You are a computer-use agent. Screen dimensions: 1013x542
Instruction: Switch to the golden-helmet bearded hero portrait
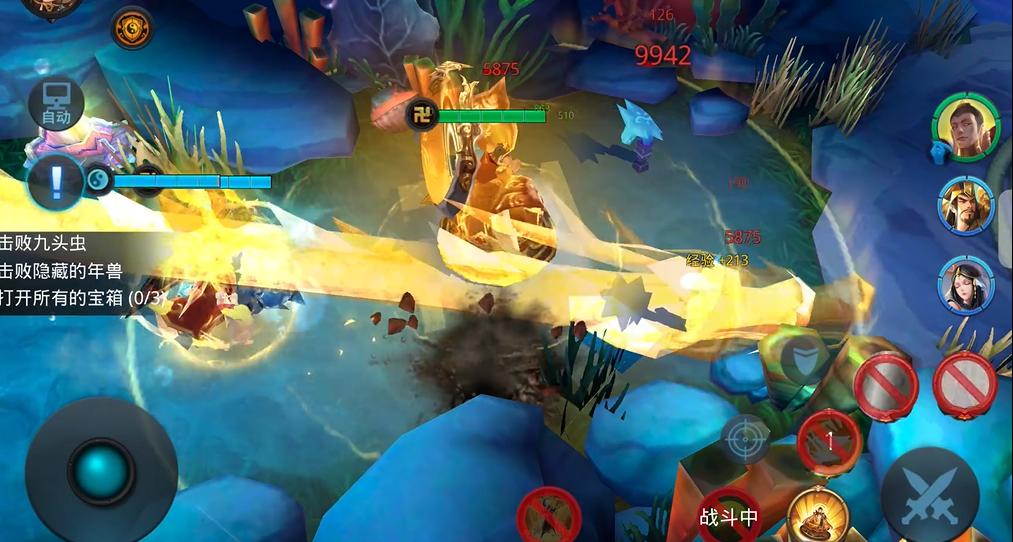tap(966, 206)
